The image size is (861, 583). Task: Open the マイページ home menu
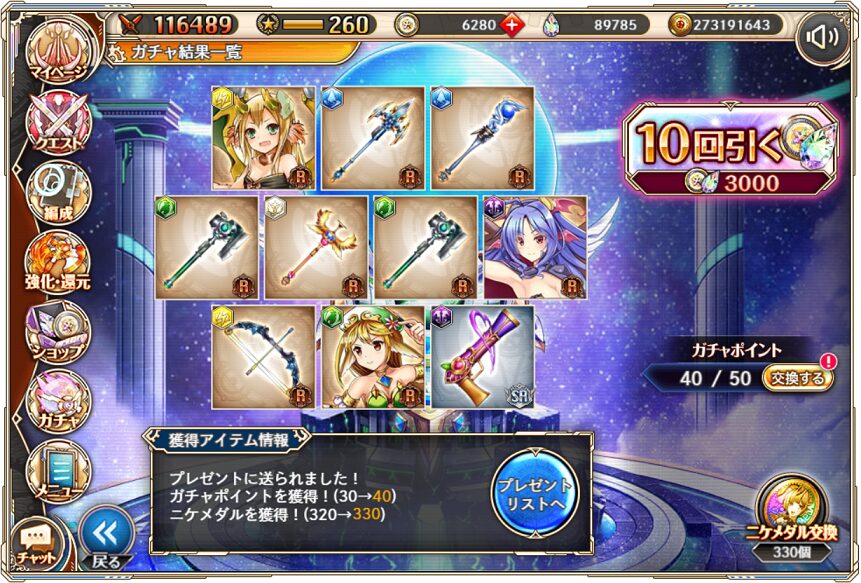tap(55, 50)
